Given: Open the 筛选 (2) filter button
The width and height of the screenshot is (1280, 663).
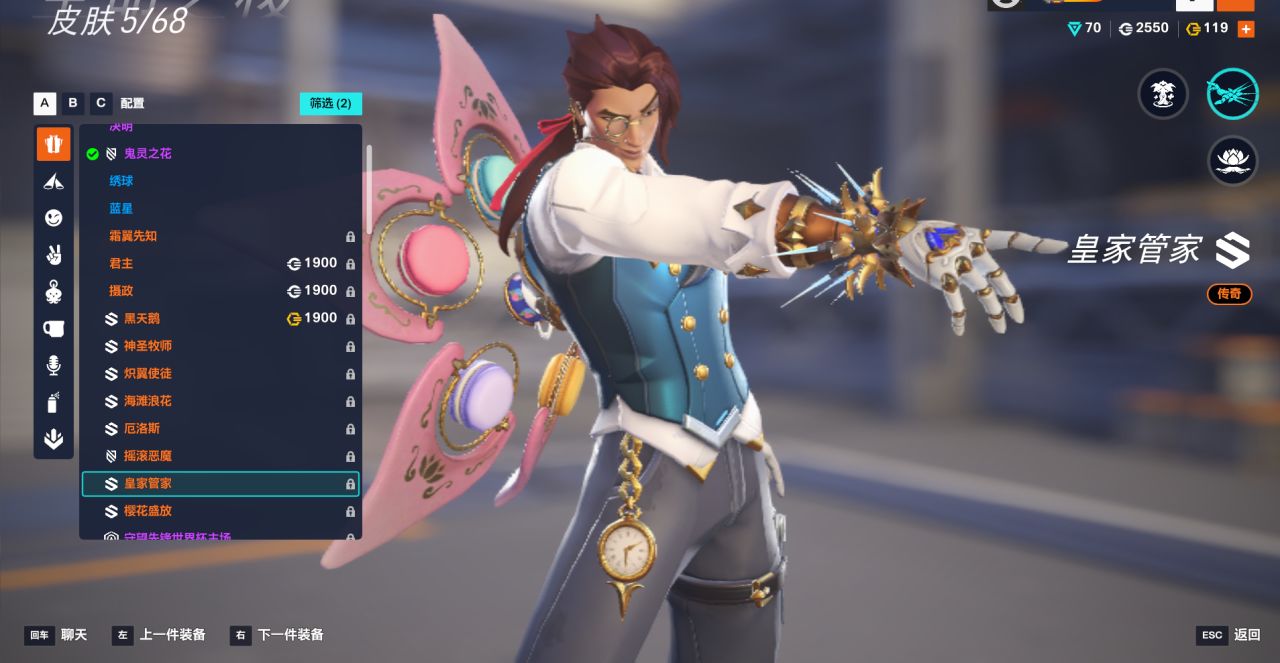Looking at the screenshot, I should tap(330, 103).
